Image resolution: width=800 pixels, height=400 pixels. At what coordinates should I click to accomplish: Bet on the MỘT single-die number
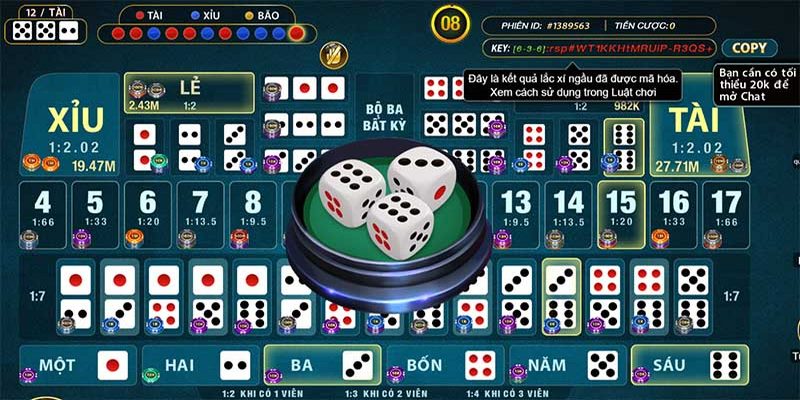click(x=78, y=365)
